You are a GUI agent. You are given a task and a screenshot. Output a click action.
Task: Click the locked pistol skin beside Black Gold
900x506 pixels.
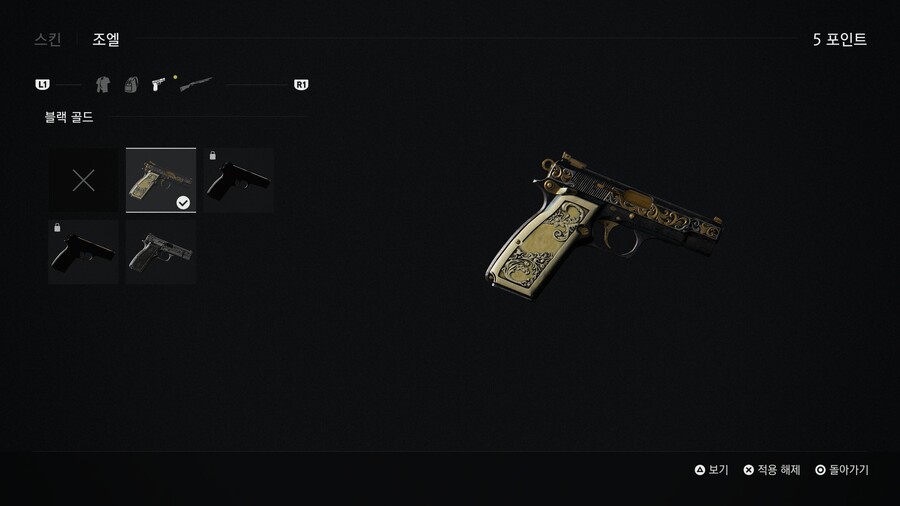pyautogui.click(x=239, y=180)
